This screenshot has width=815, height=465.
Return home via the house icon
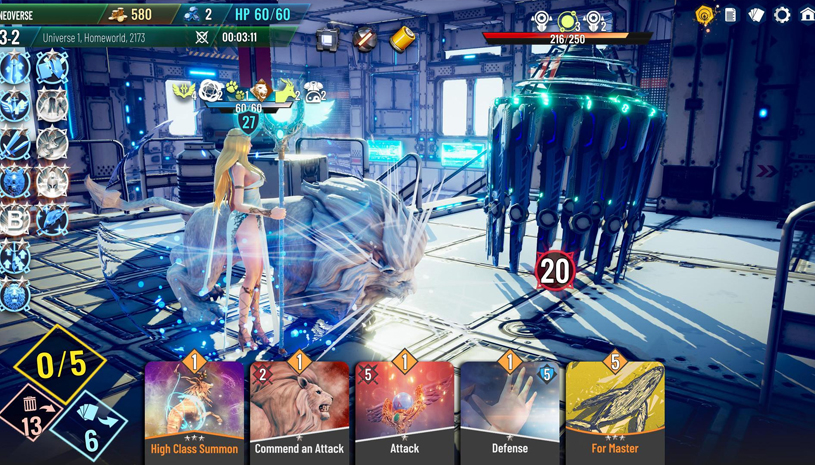(806, 15)
